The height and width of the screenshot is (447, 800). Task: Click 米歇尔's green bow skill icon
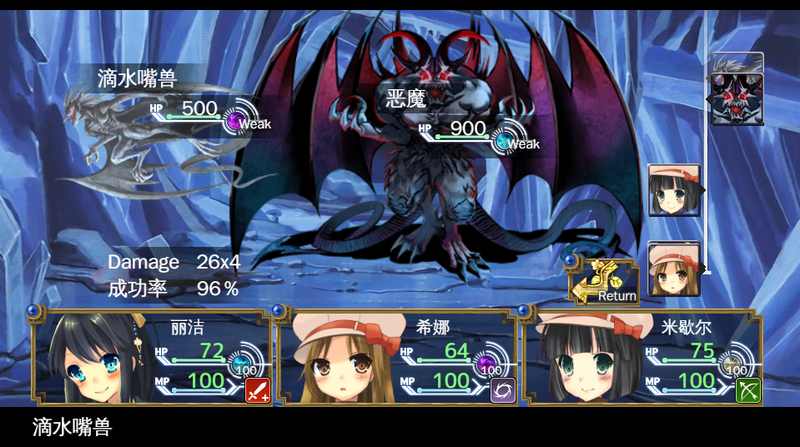click(748, 390)
